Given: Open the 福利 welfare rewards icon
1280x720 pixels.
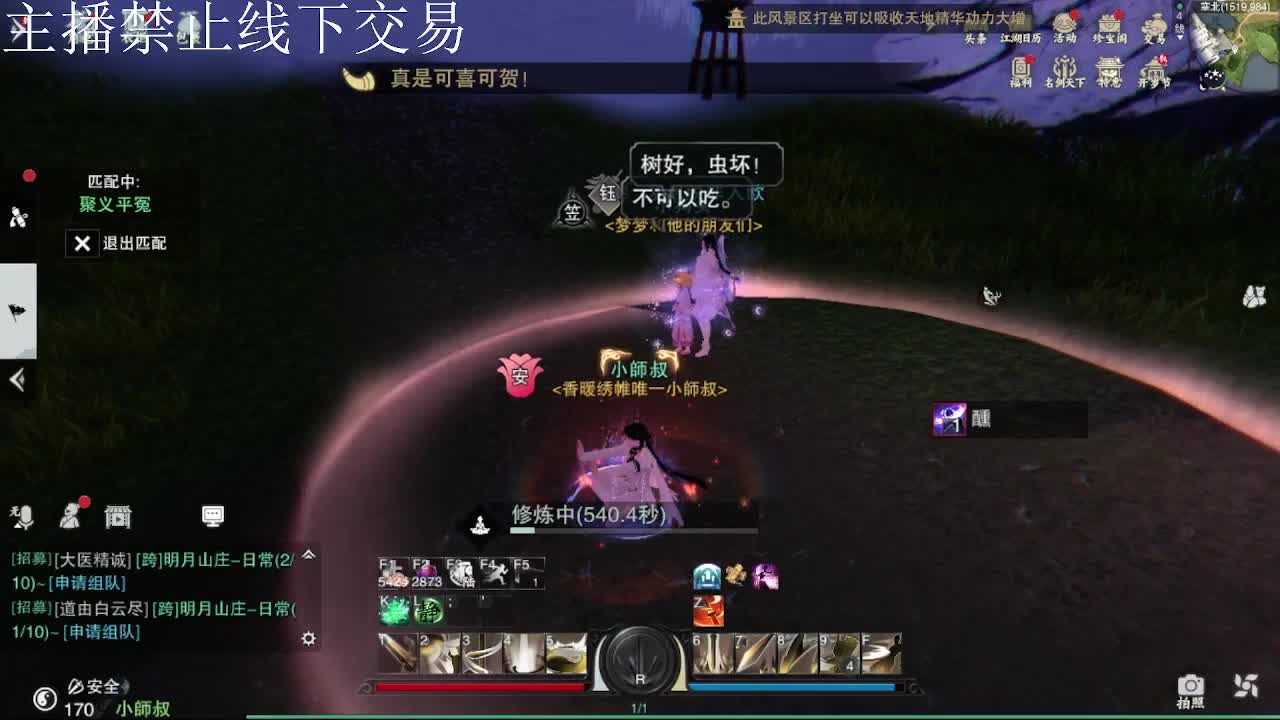Looking at the screenshot, I should pyautogui.click(x=1021, y=66).
